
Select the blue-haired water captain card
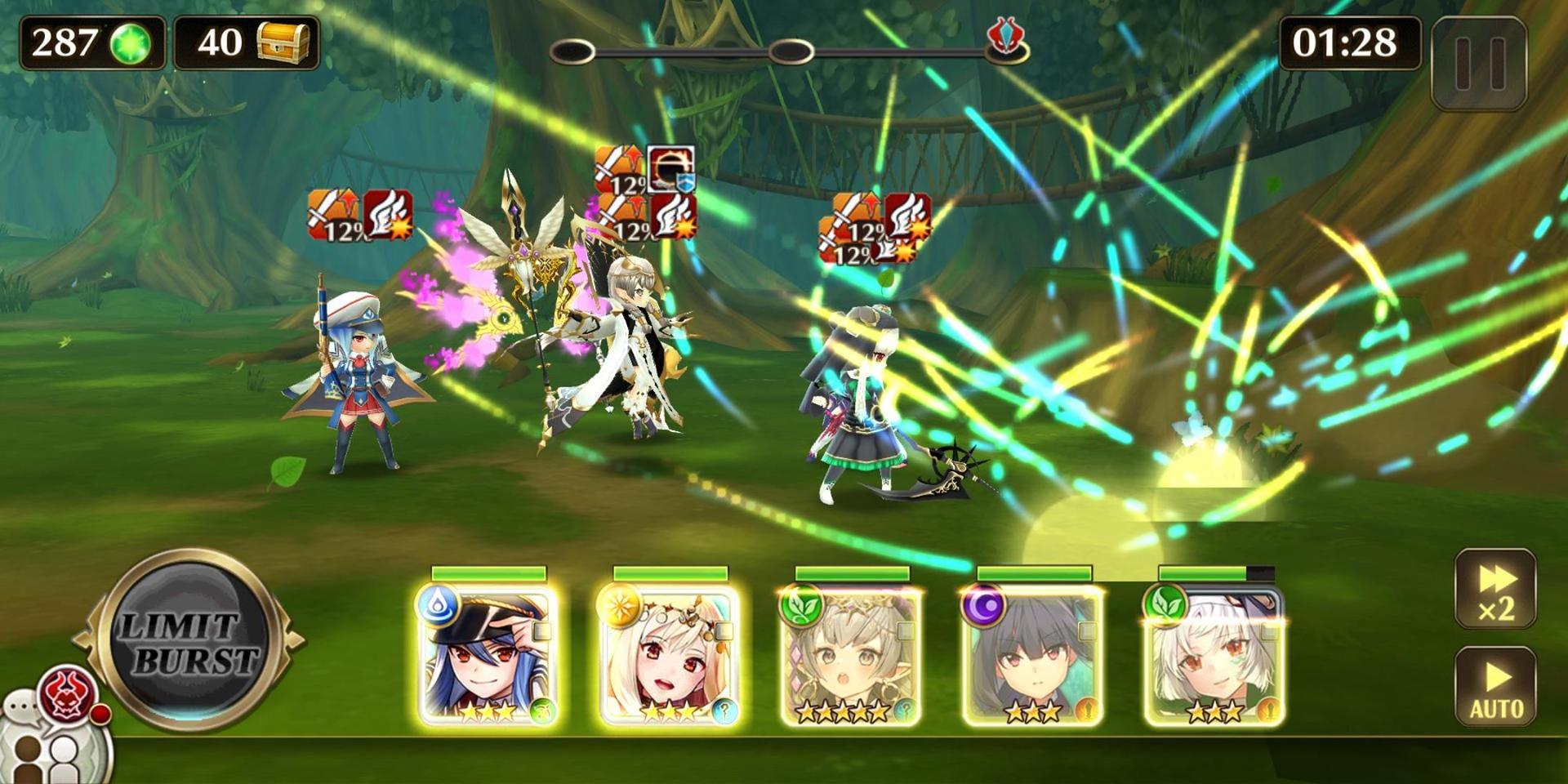tap(488, 657)
